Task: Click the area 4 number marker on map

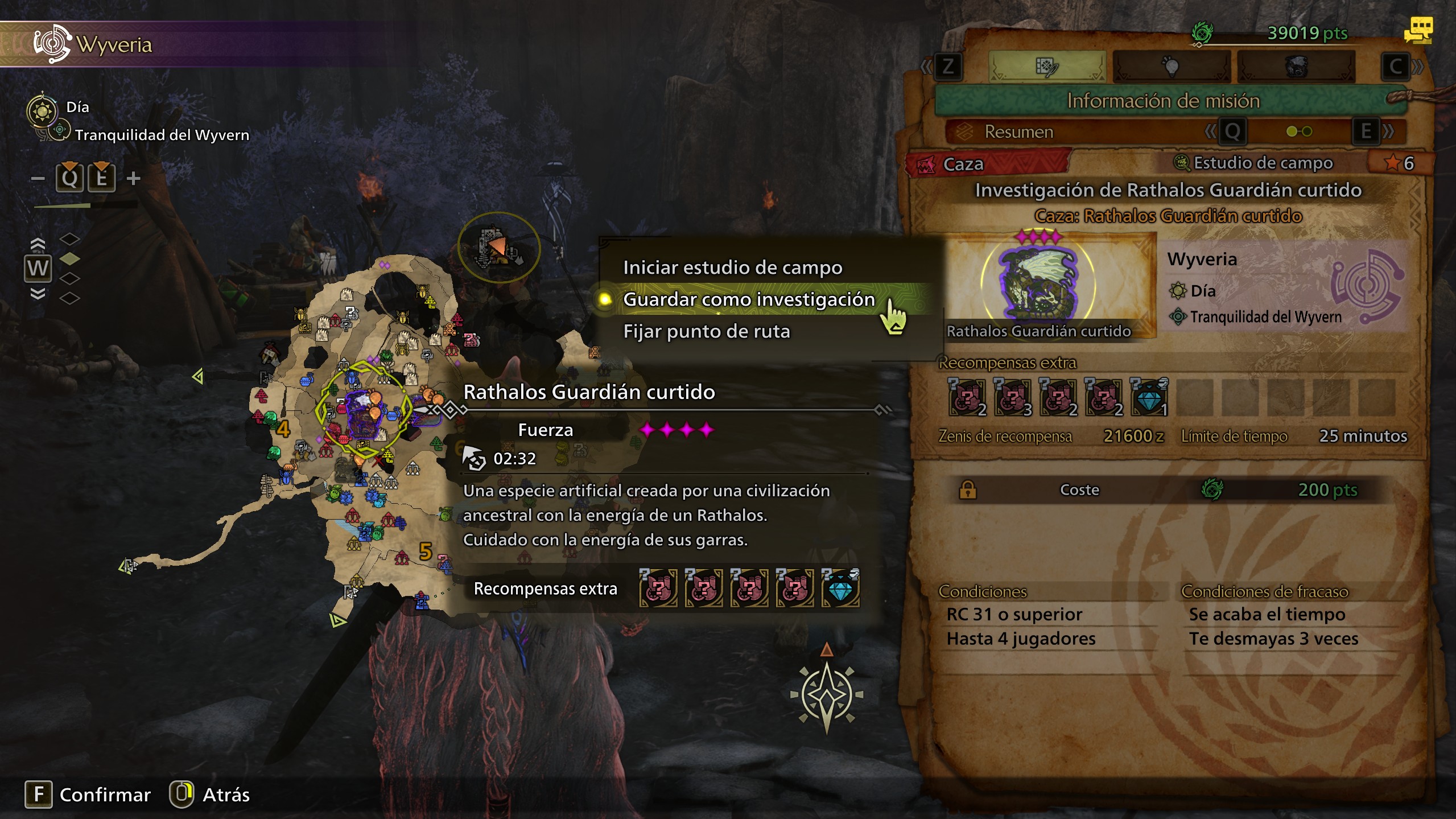Action: coord(283,429)
